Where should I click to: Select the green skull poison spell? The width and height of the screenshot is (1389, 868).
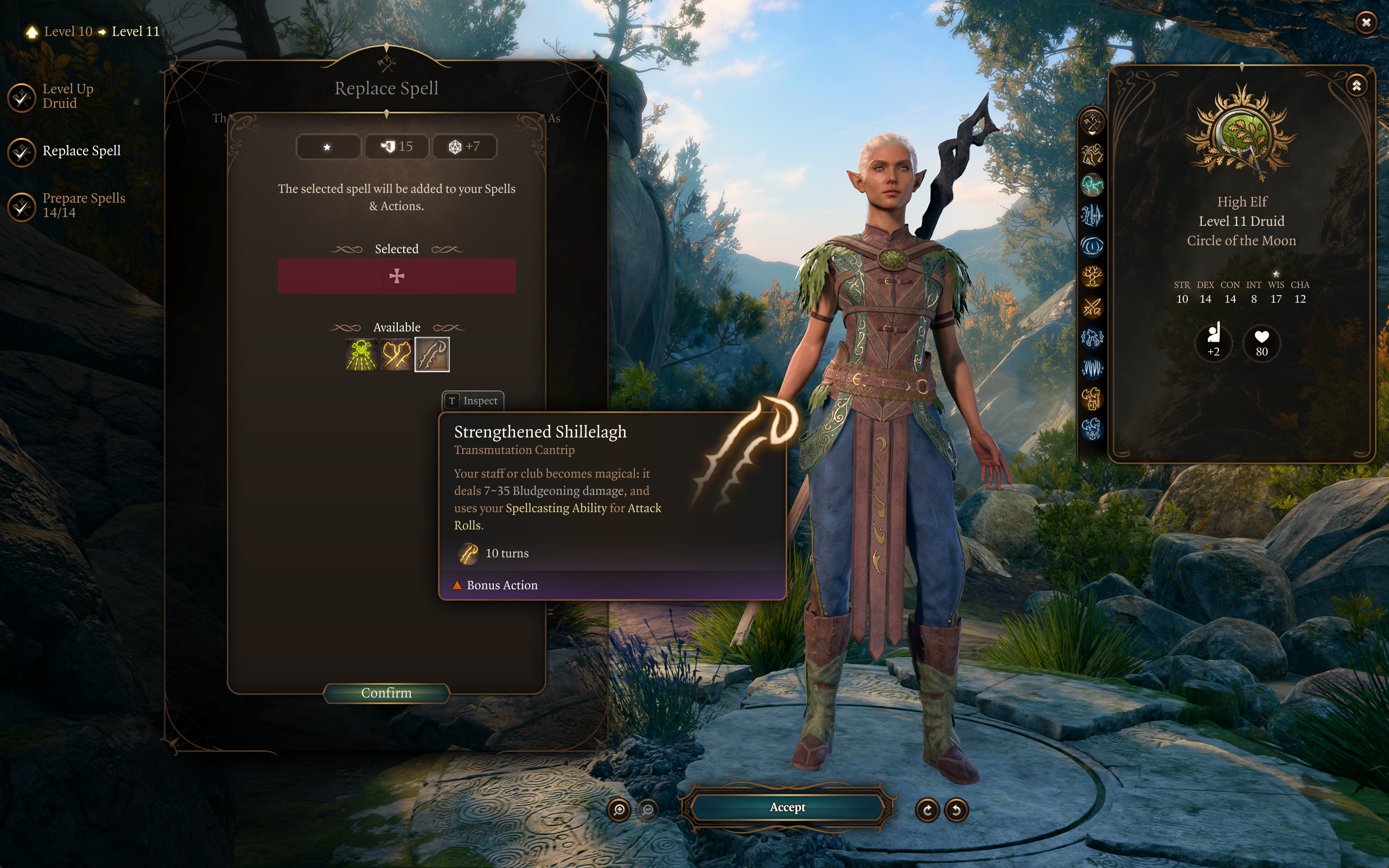click(x=361, y=354)
